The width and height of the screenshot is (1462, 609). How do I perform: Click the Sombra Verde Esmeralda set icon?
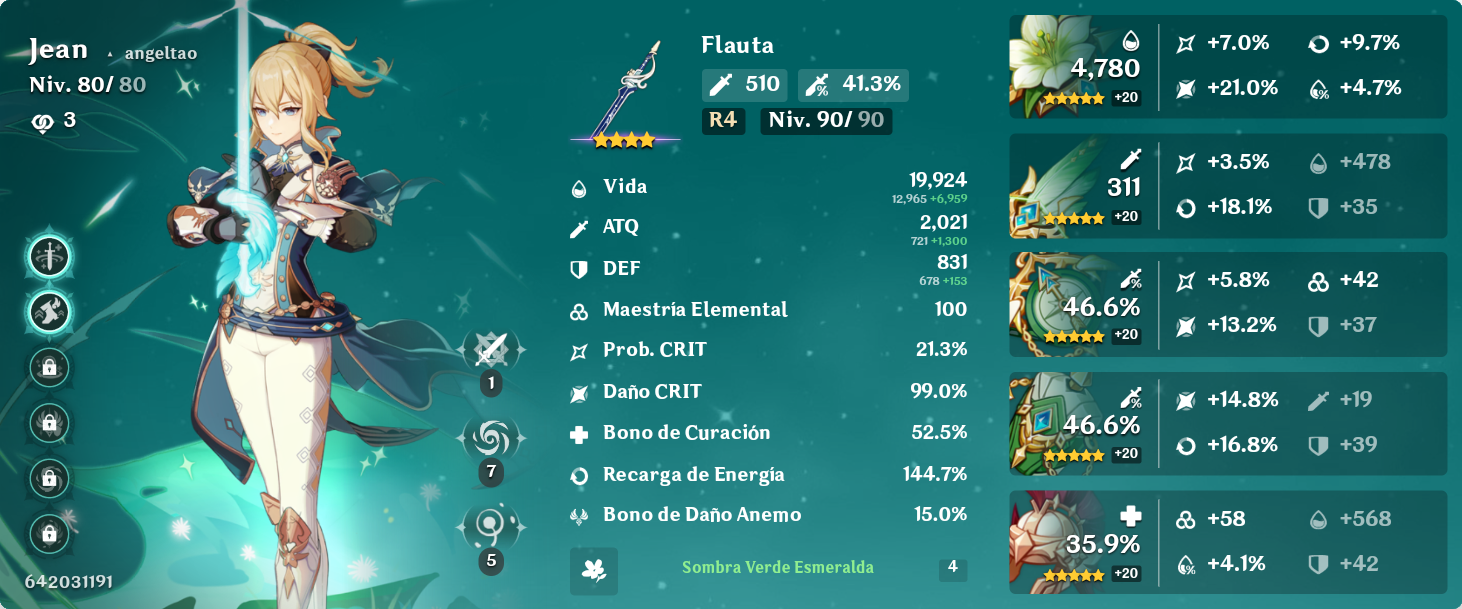tap(594, 570)
